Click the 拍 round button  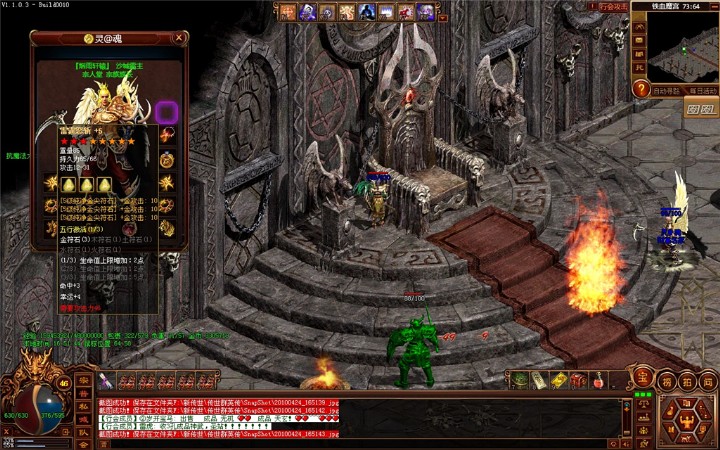click(687, 381)
